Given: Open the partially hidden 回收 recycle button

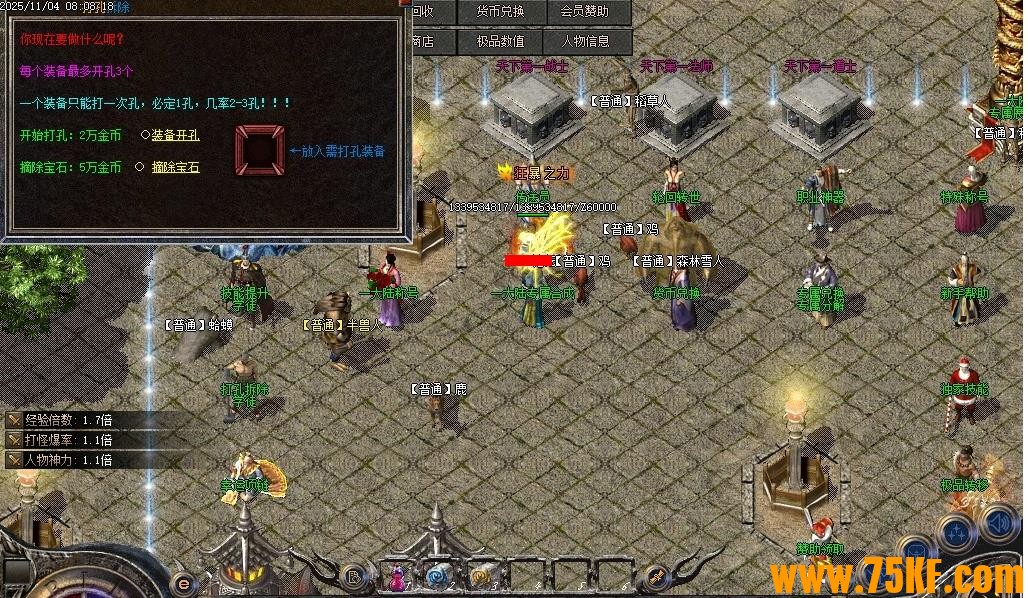Looking at the screenshot, I should pyautogui.click(x=422, y=12).
